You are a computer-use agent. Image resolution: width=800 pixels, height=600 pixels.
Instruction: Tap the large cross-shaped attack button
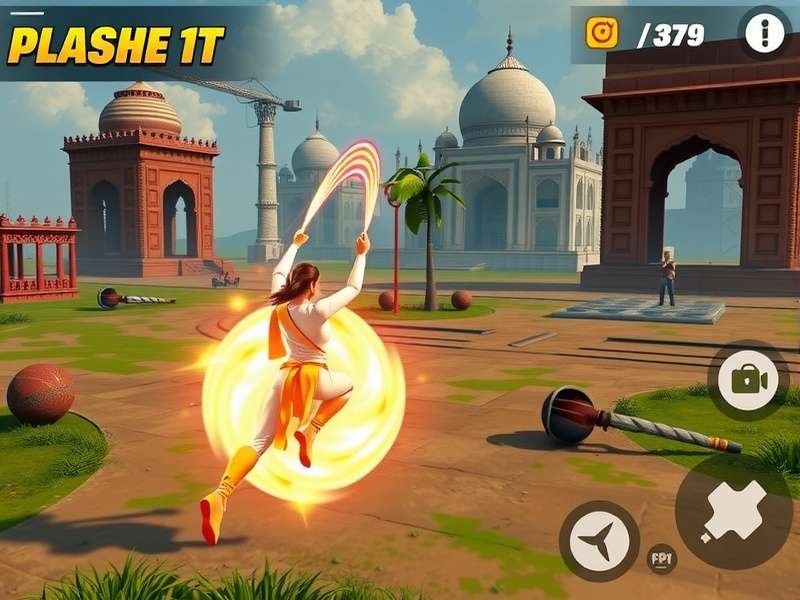(735, 512)
